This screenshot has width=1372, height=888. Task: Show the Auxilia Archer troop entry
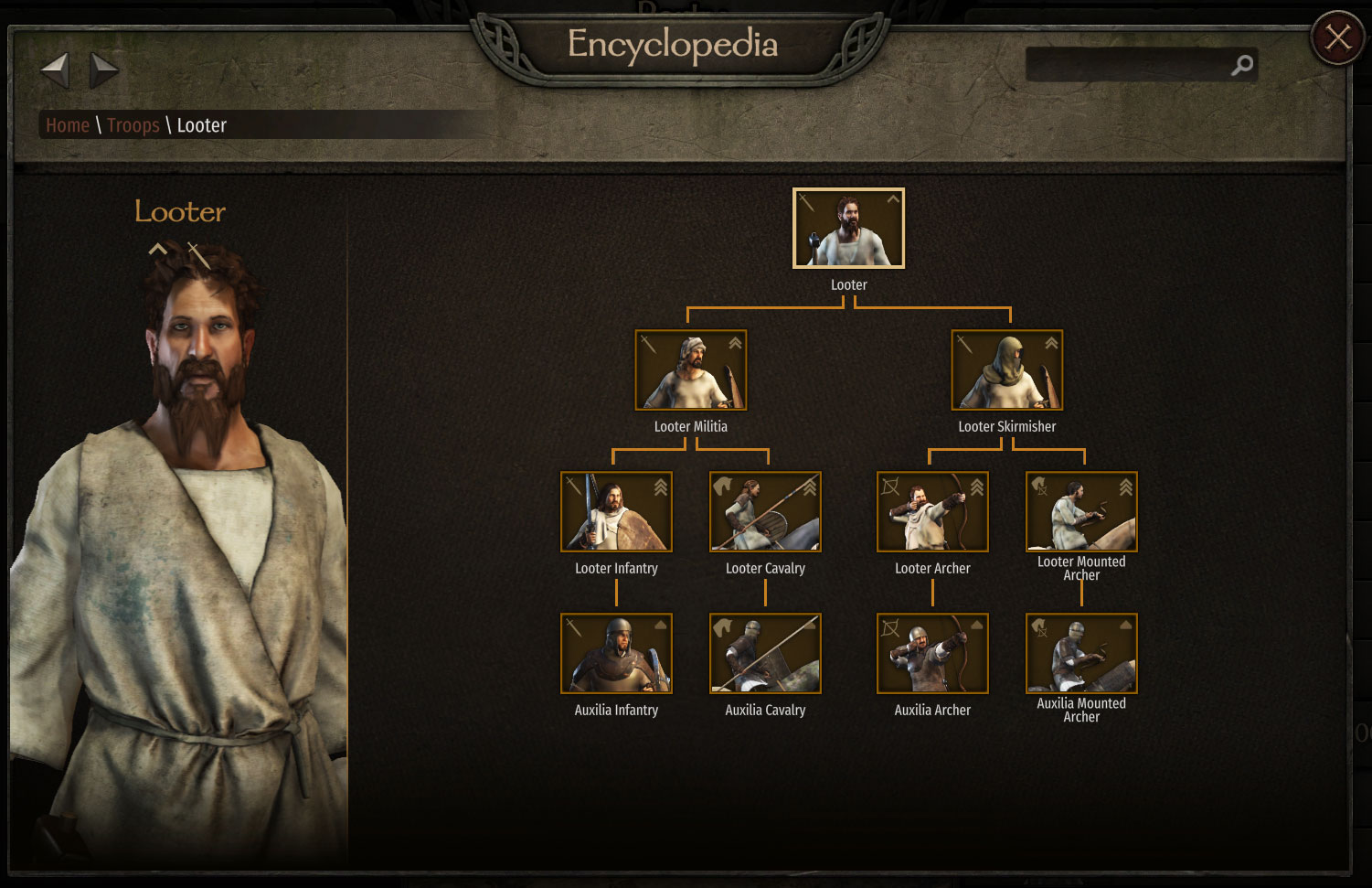pos(932,654)
